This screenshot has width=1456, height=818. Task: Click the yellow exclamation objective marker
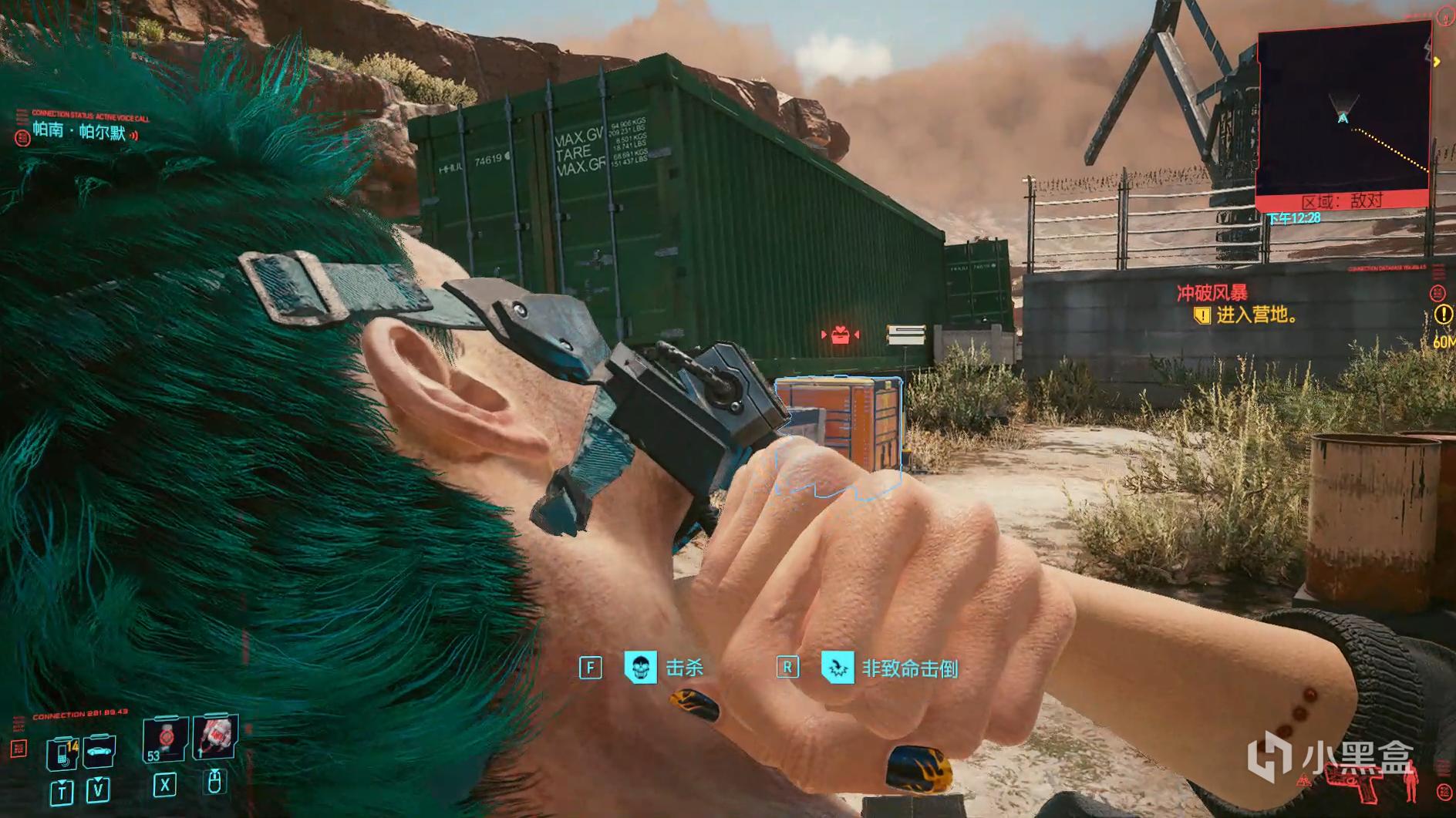[x=1442, y=315]
